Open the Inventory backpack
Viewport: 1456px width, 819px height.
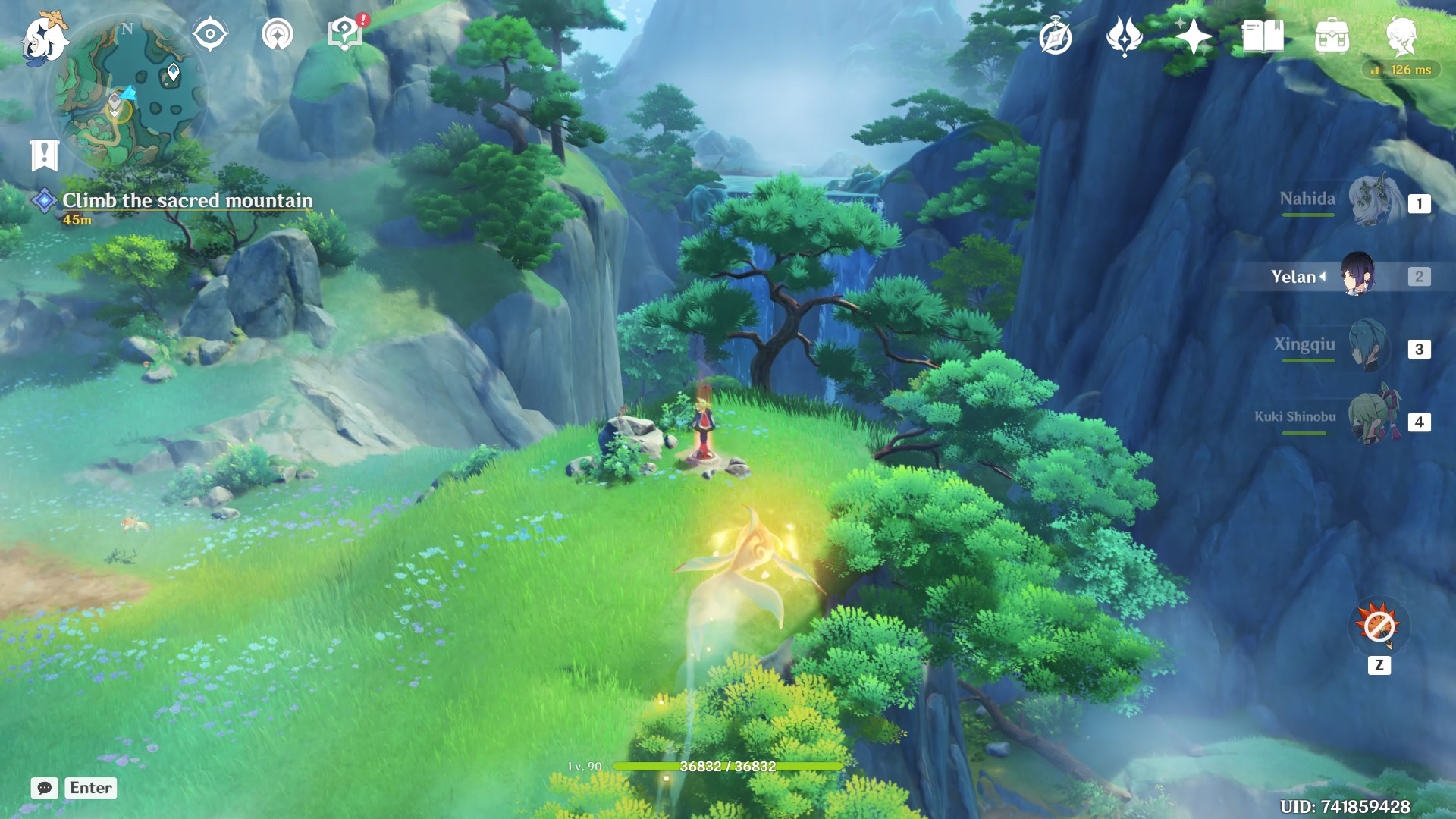point(1334,36)
